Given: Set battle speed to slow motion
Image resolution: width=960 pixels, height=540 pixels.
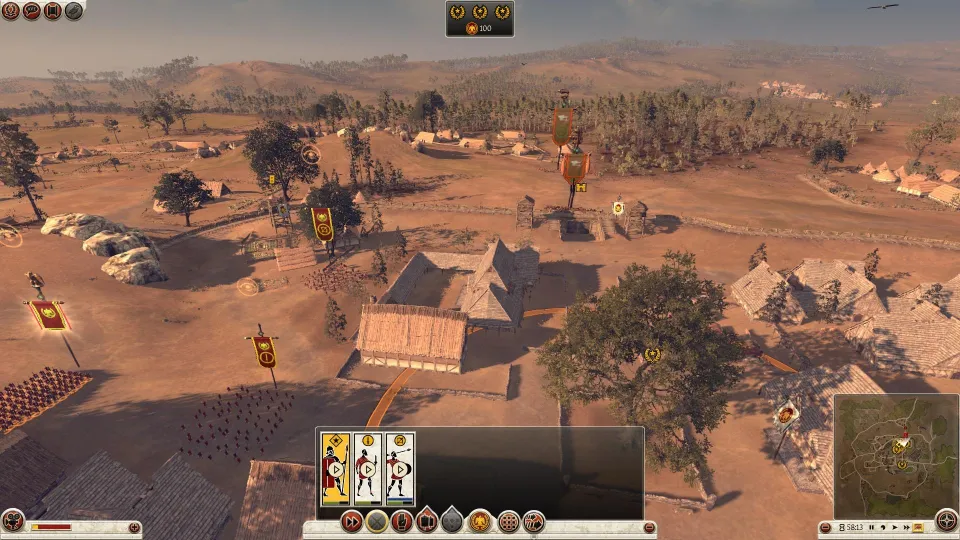Looking at the screenshot, I should [x=884, y=527].
